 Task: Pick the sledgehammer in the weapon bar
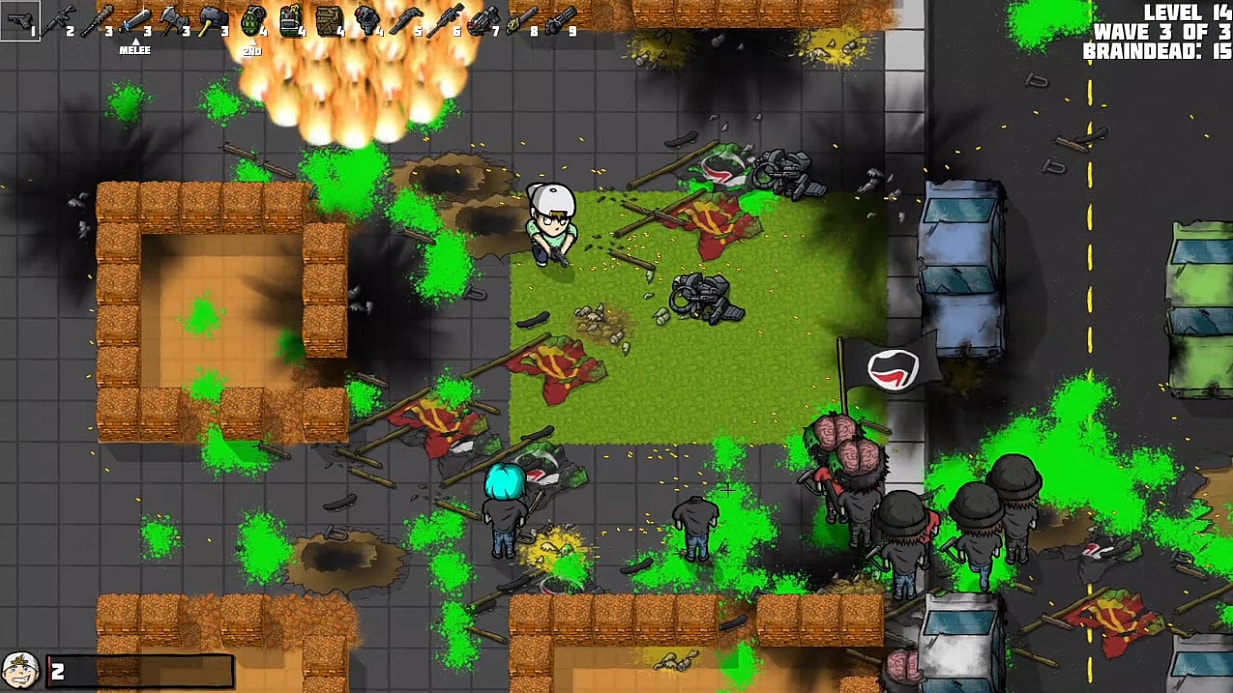(212, 20)
